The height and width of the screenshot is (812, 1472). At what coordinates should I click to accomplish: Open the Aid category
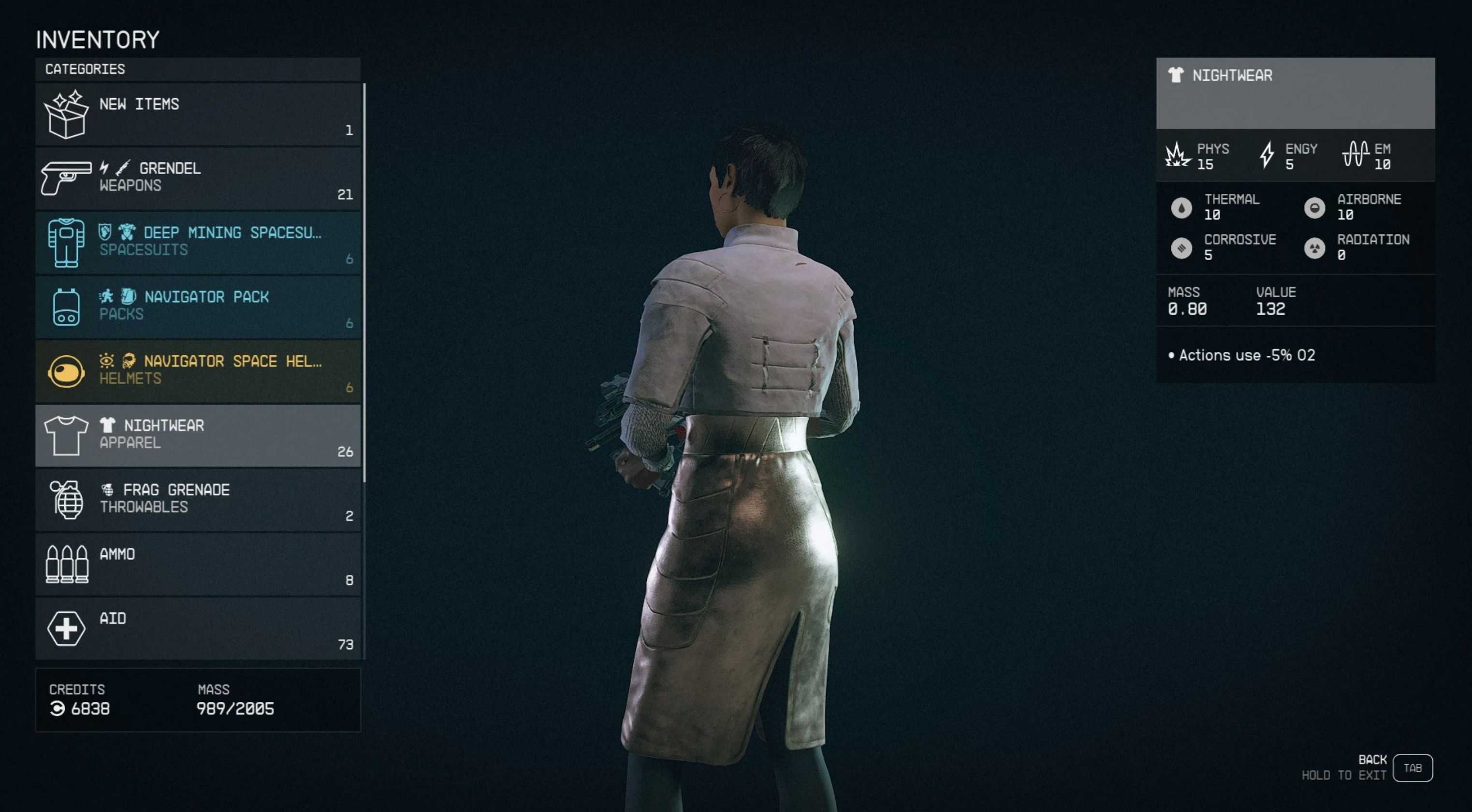click(198, 628)
